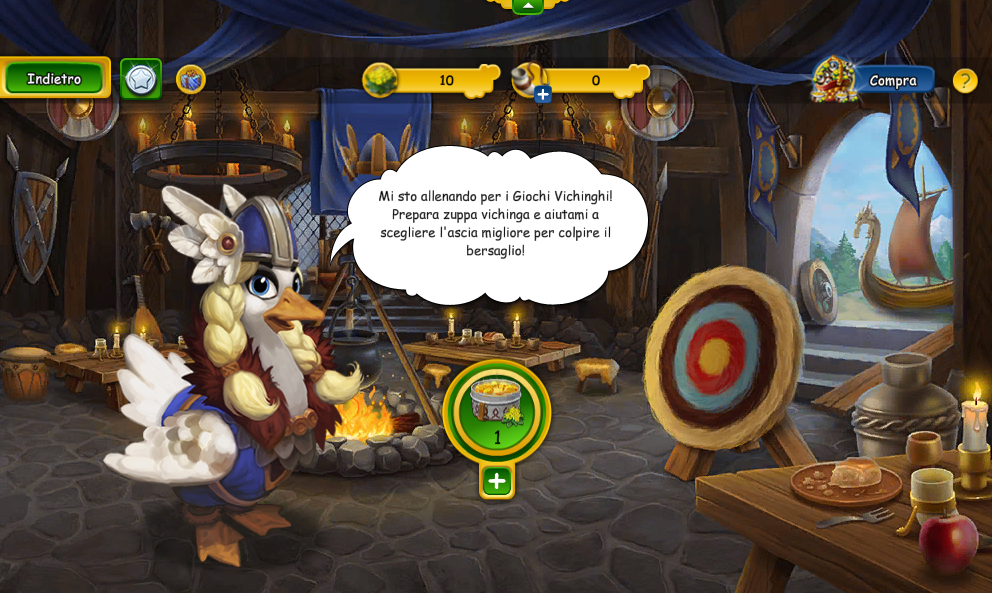
Task: Add soup using the green plus button
Action: (497, 481)
